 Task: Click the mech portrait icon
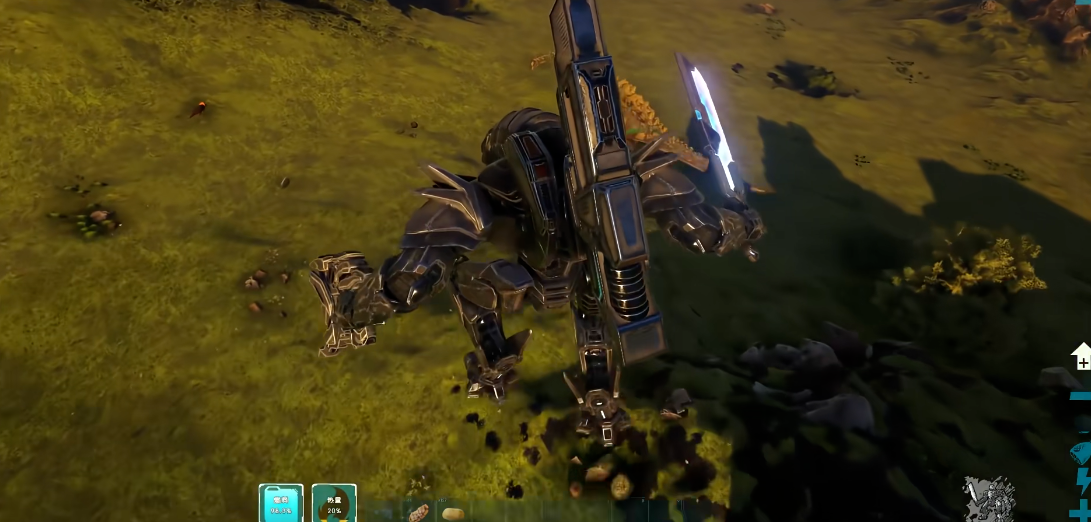[988, 499]
